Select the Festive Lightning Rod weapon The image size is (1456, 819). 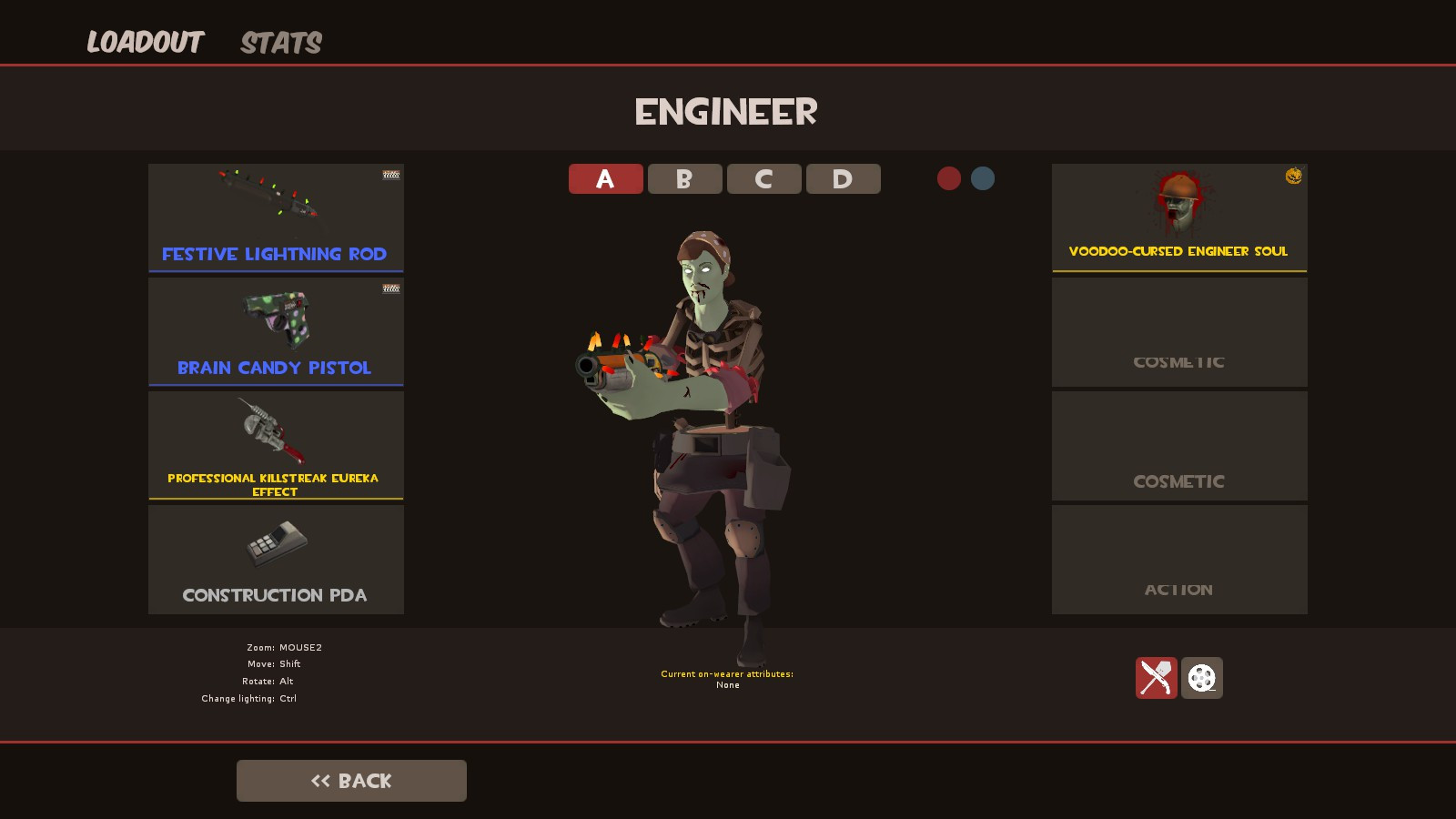(x=276, y=217)
